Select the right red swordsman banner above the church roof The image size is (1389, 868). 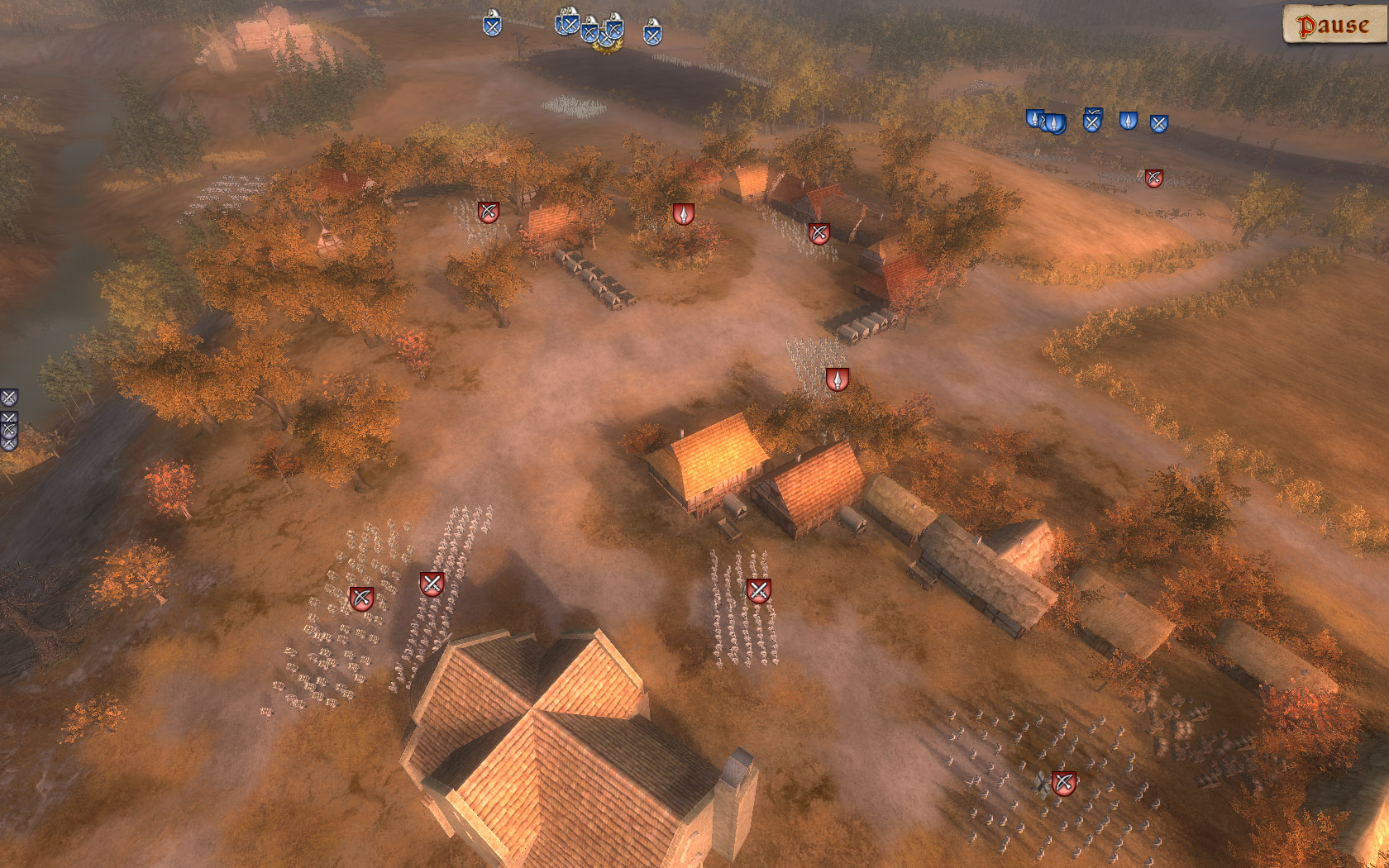pos(430,584)
